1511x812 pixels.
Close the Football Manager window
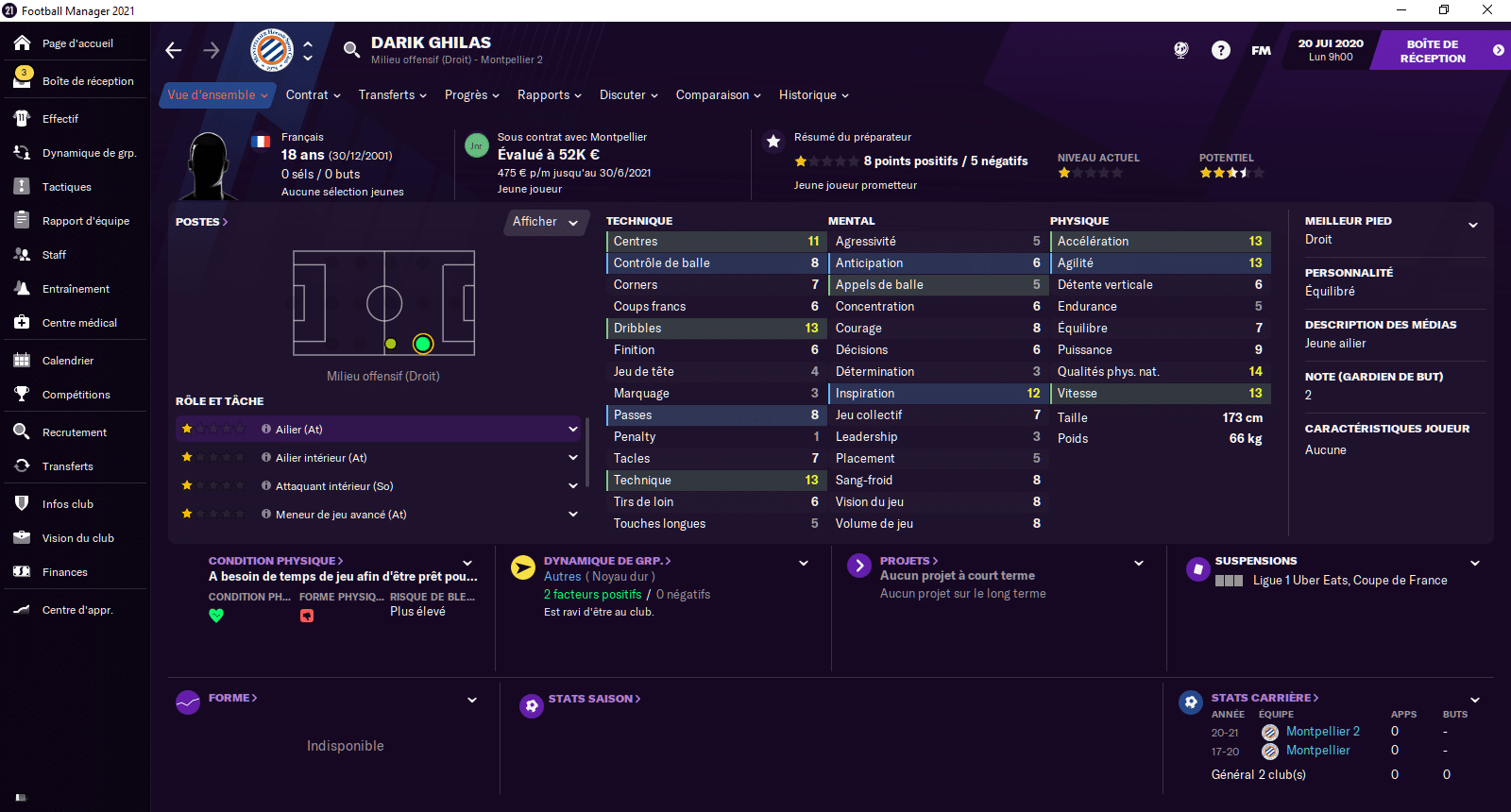(1487, 9)
